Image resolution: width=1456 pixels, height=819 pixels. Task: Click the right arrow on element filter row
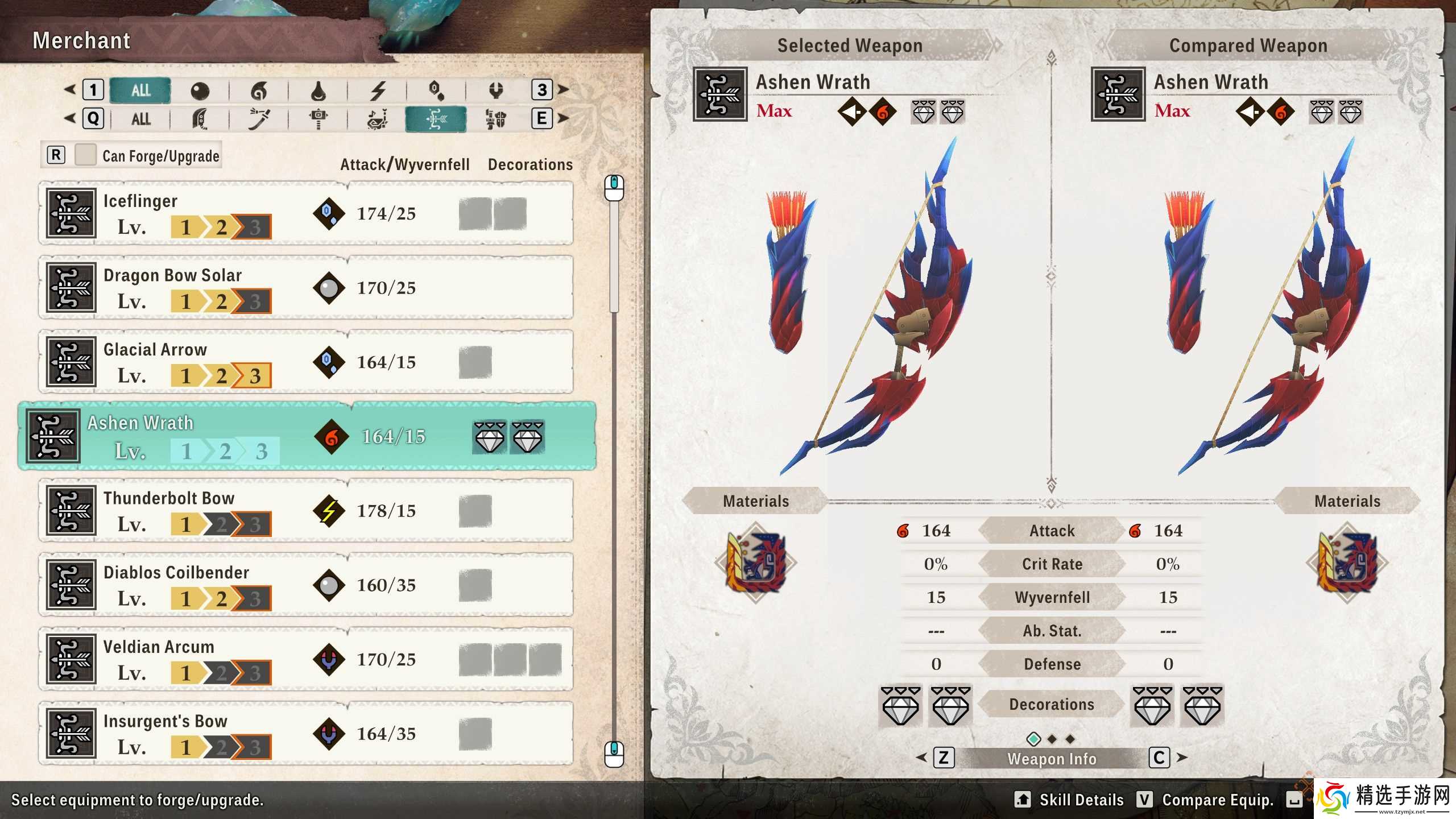pos(562,90)
